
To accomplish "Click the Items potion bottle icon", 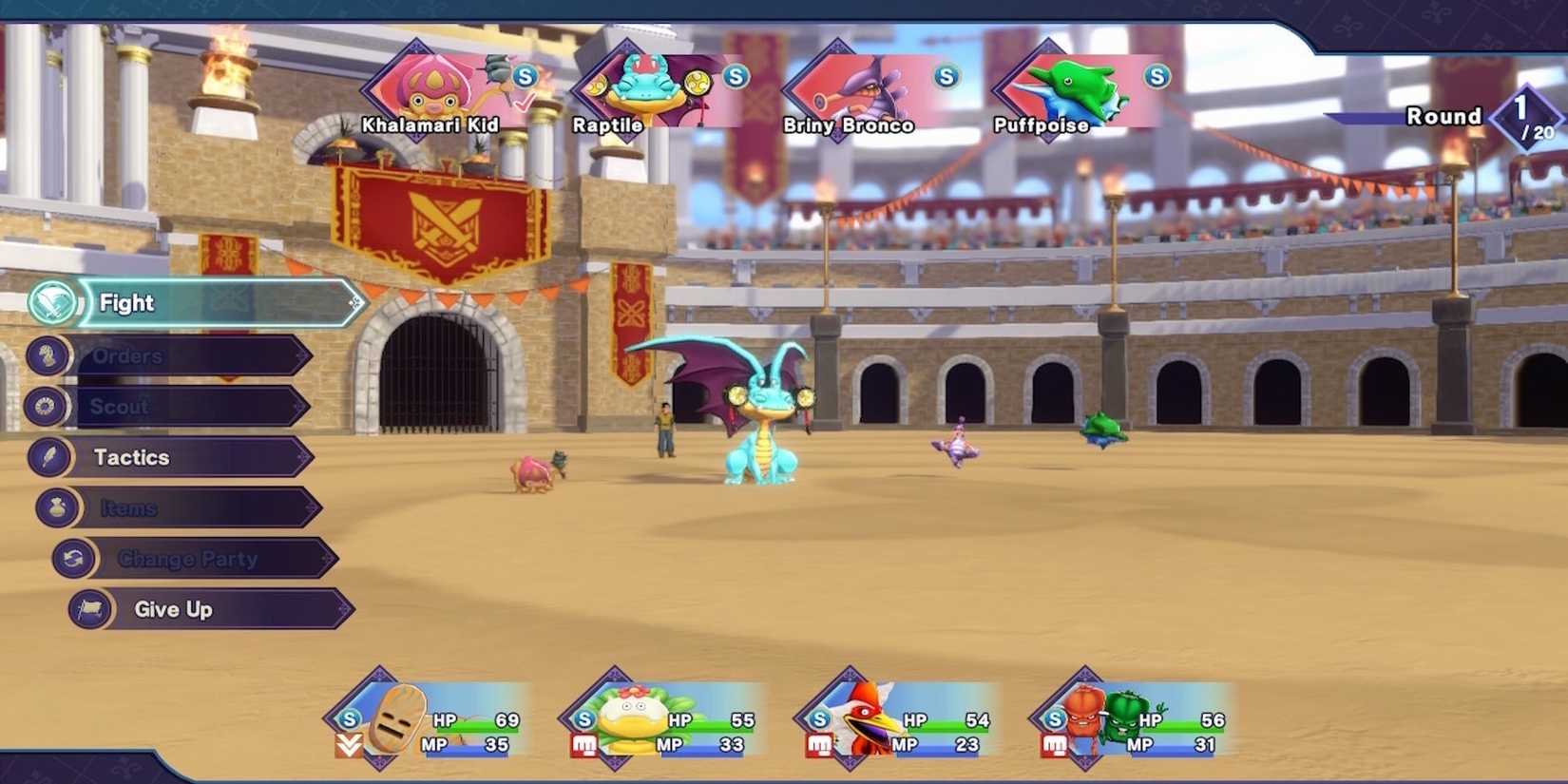I will coord(55,507).
